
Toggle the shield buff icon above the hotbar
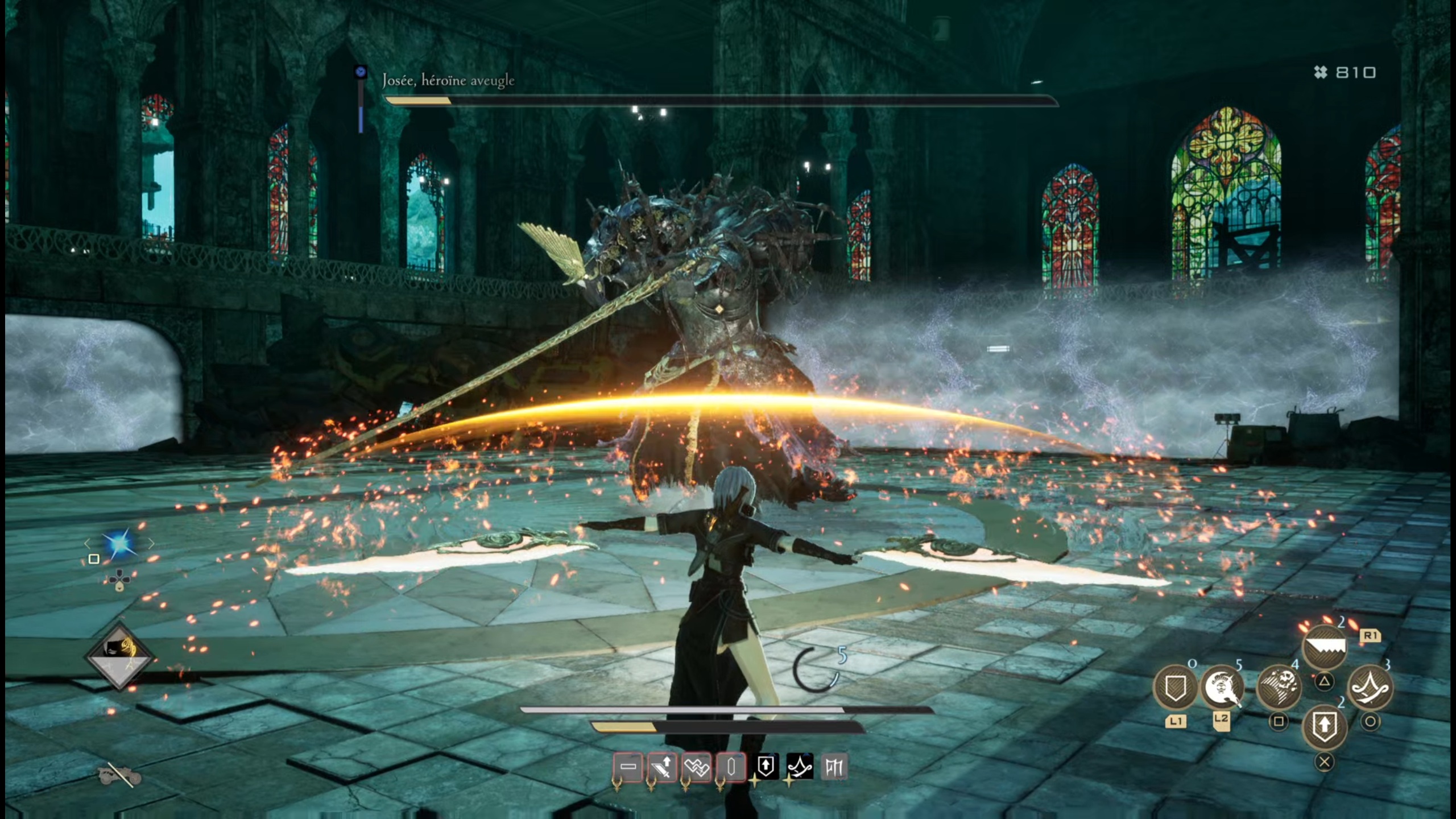(766, 767)
